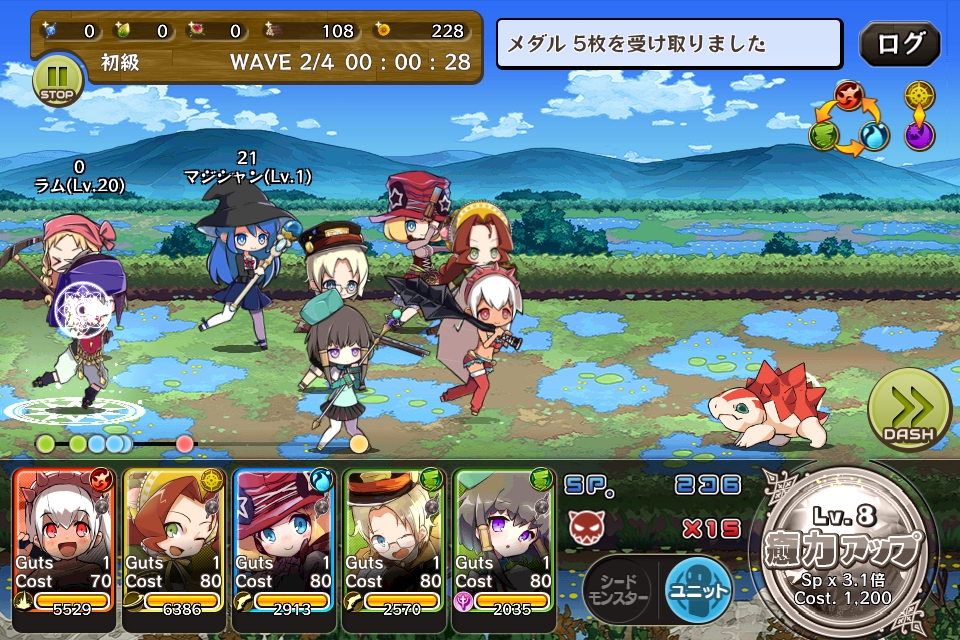Switch to the ユニット tab
Image resolution: width=960 pixels, height=640 pixels.
click(x=698, y=585)
